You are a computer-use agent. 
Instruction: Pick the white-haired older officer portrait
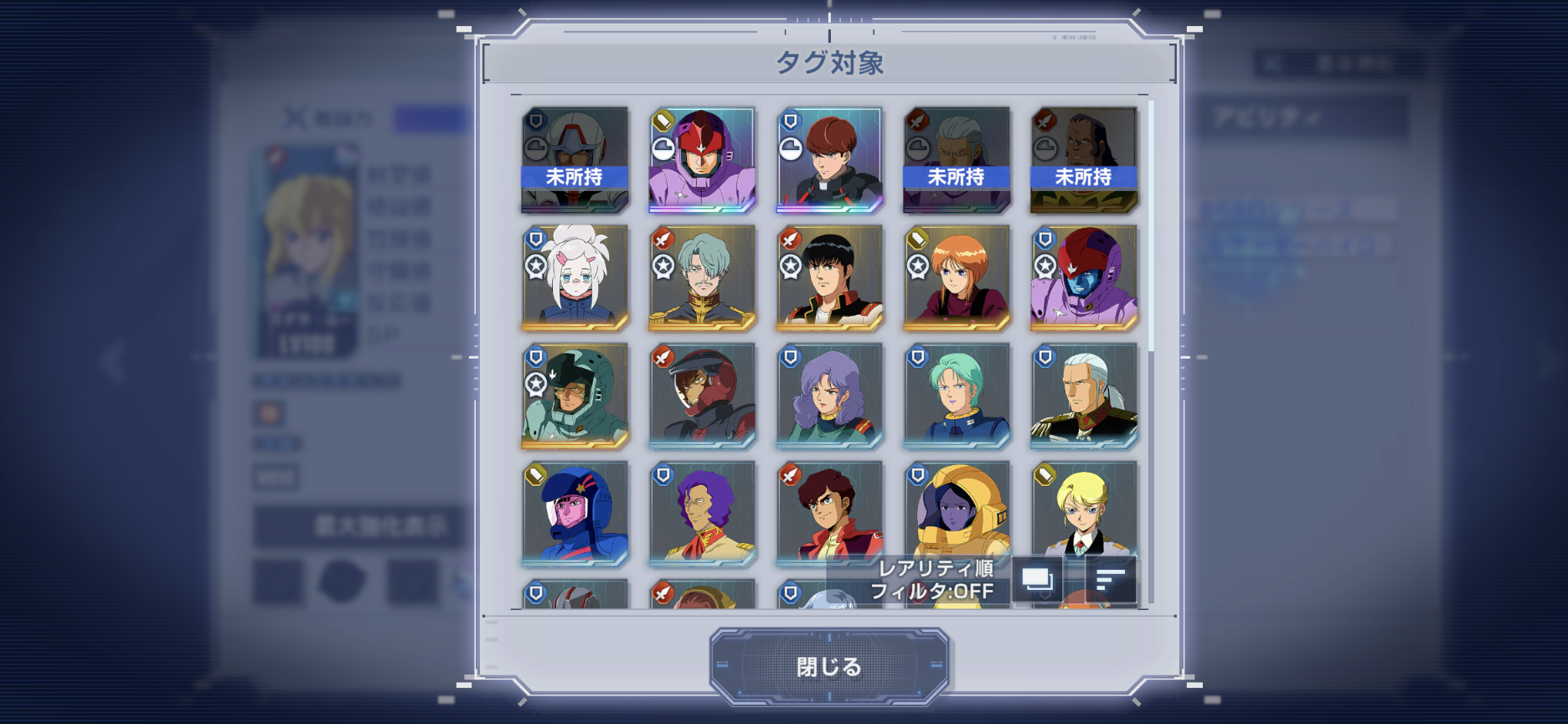[x=1084, y=396]
